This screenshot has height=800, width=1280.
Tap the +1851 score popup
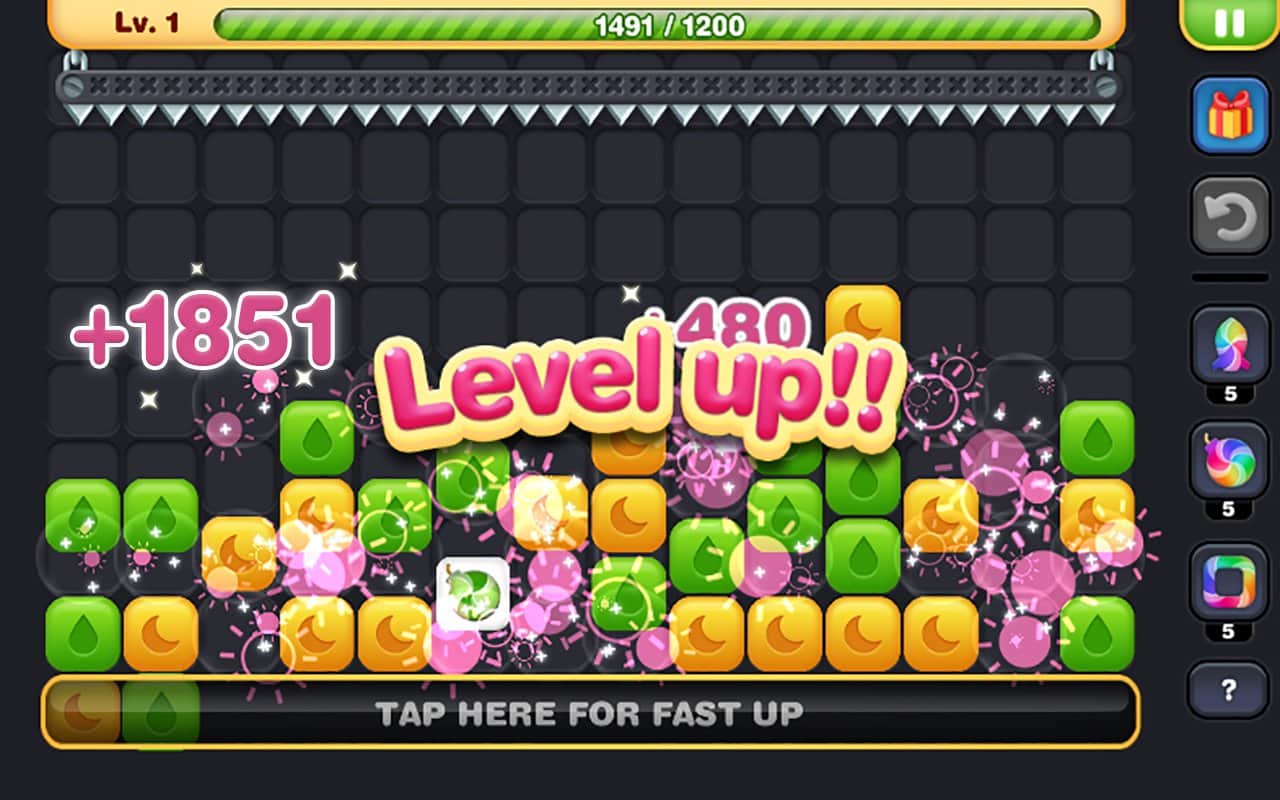tap(207, 330)
